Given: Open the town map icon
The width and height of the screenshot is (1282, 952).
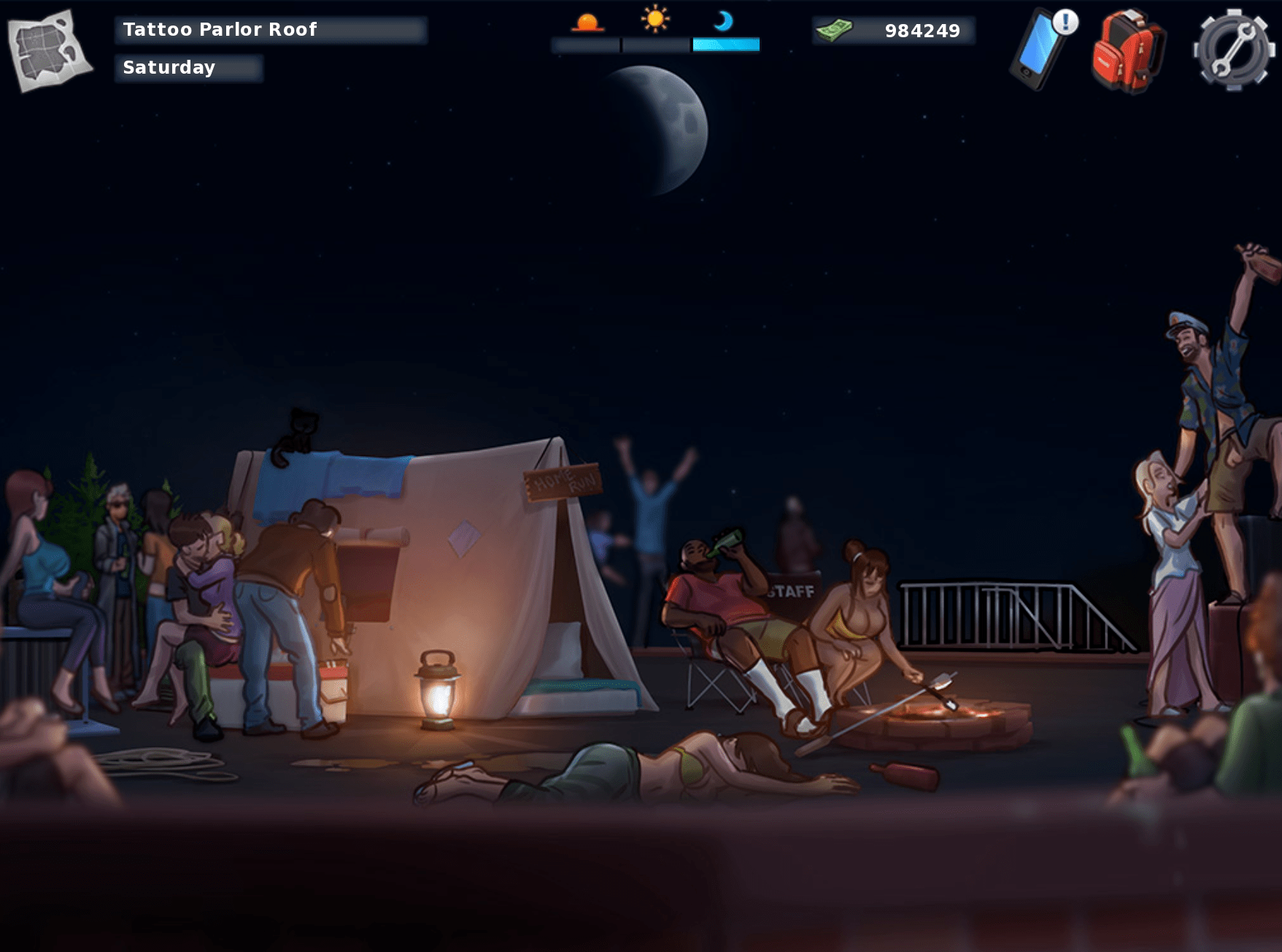Looking at the screenshot, I should 49,50.
